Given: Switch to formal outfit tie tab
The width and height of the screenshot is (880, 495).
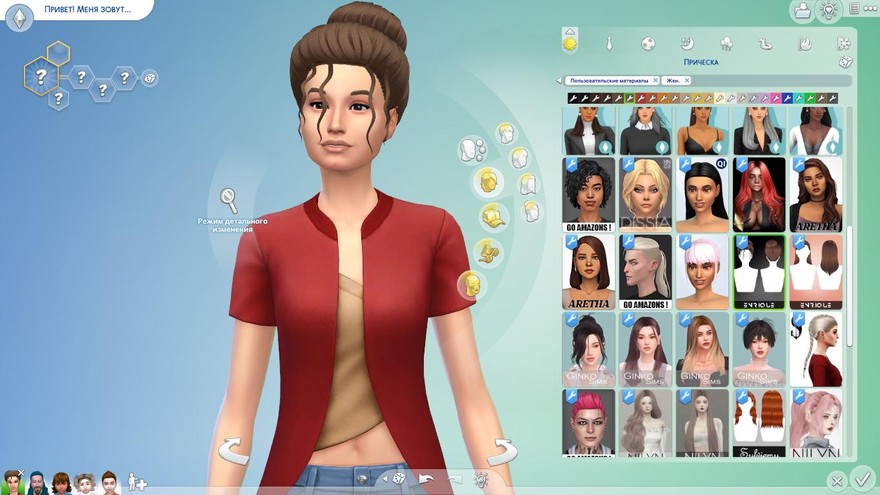Looking at the screenshot, I should 608,43.
